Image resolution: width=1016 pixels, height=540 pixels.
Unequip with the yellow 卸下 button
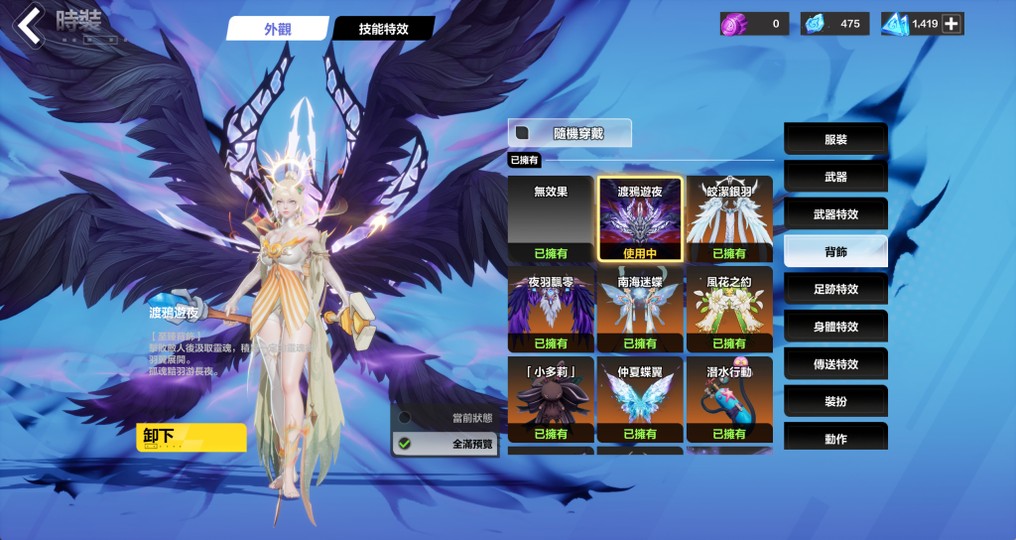pos(191,437)
